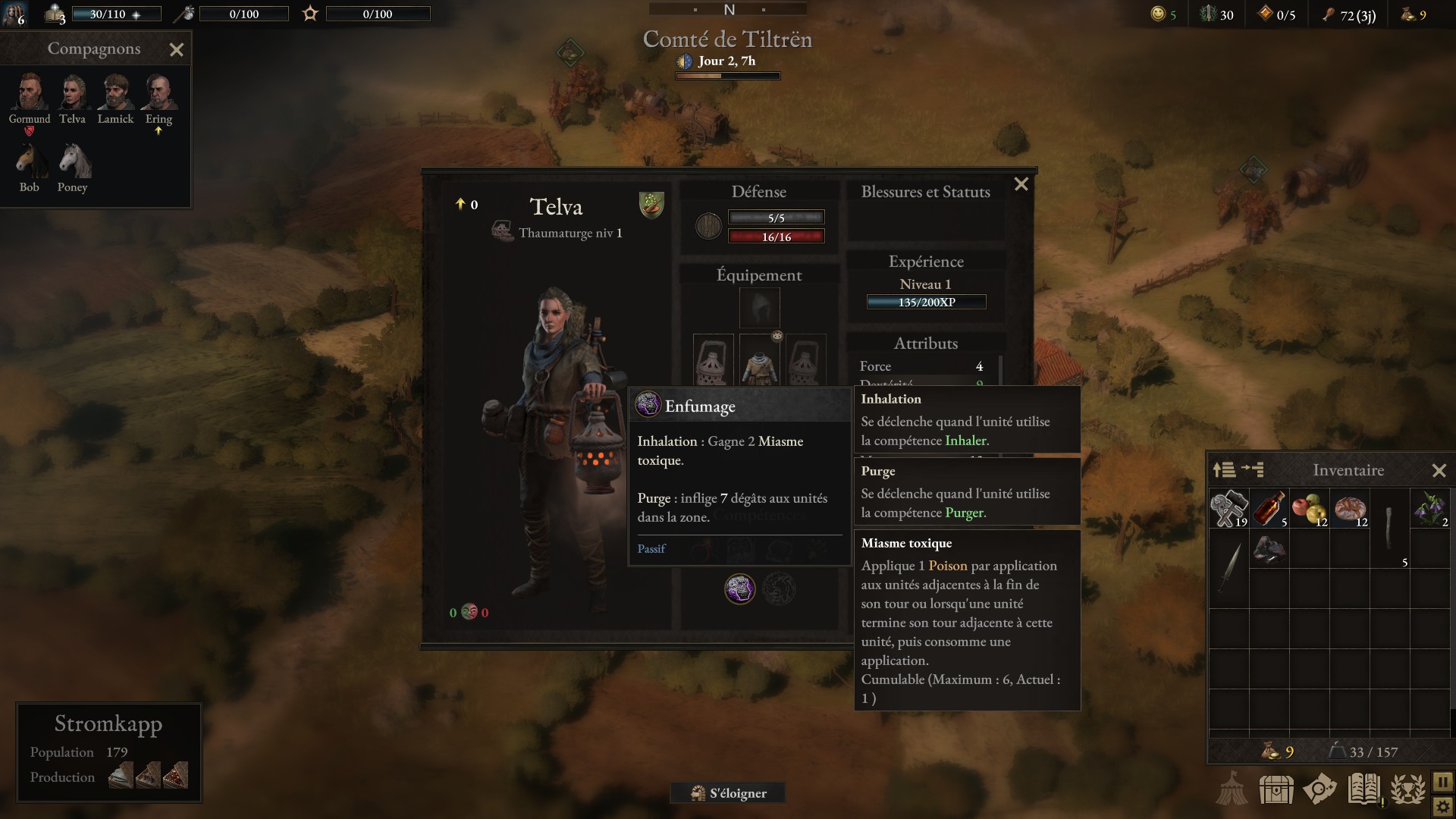Select companion Lamick's portrait
Viewport: 1456px width, 819px height.
coord(115,93)
